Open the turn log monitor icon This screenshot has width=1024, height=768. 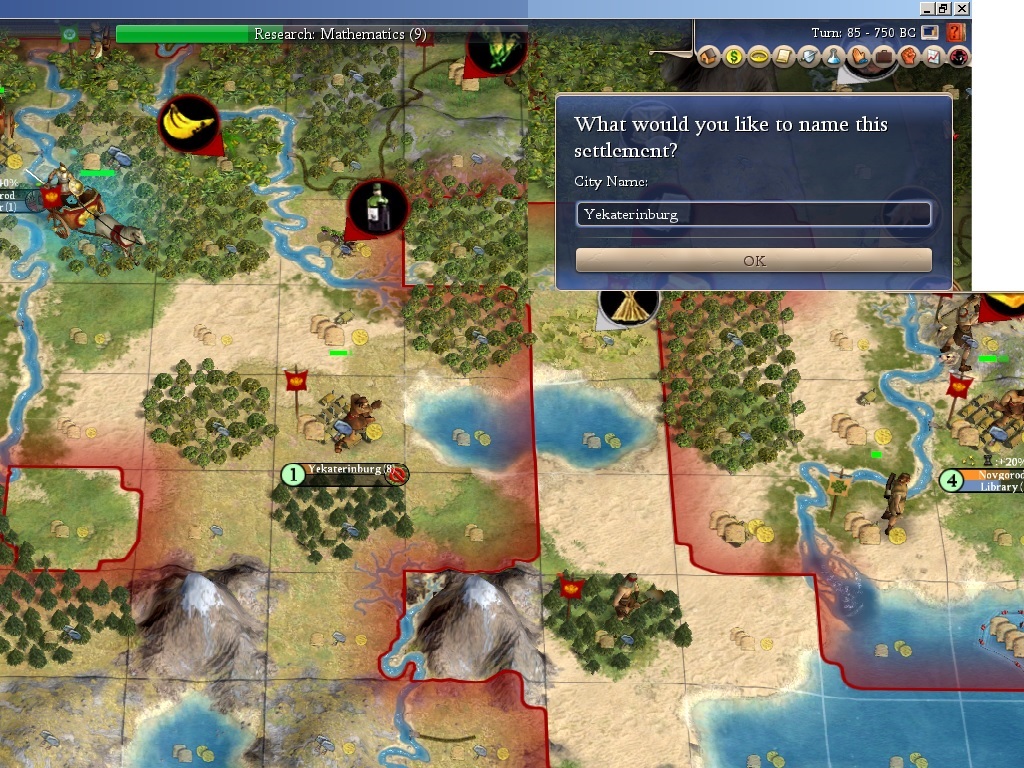[x=931, y=33]
